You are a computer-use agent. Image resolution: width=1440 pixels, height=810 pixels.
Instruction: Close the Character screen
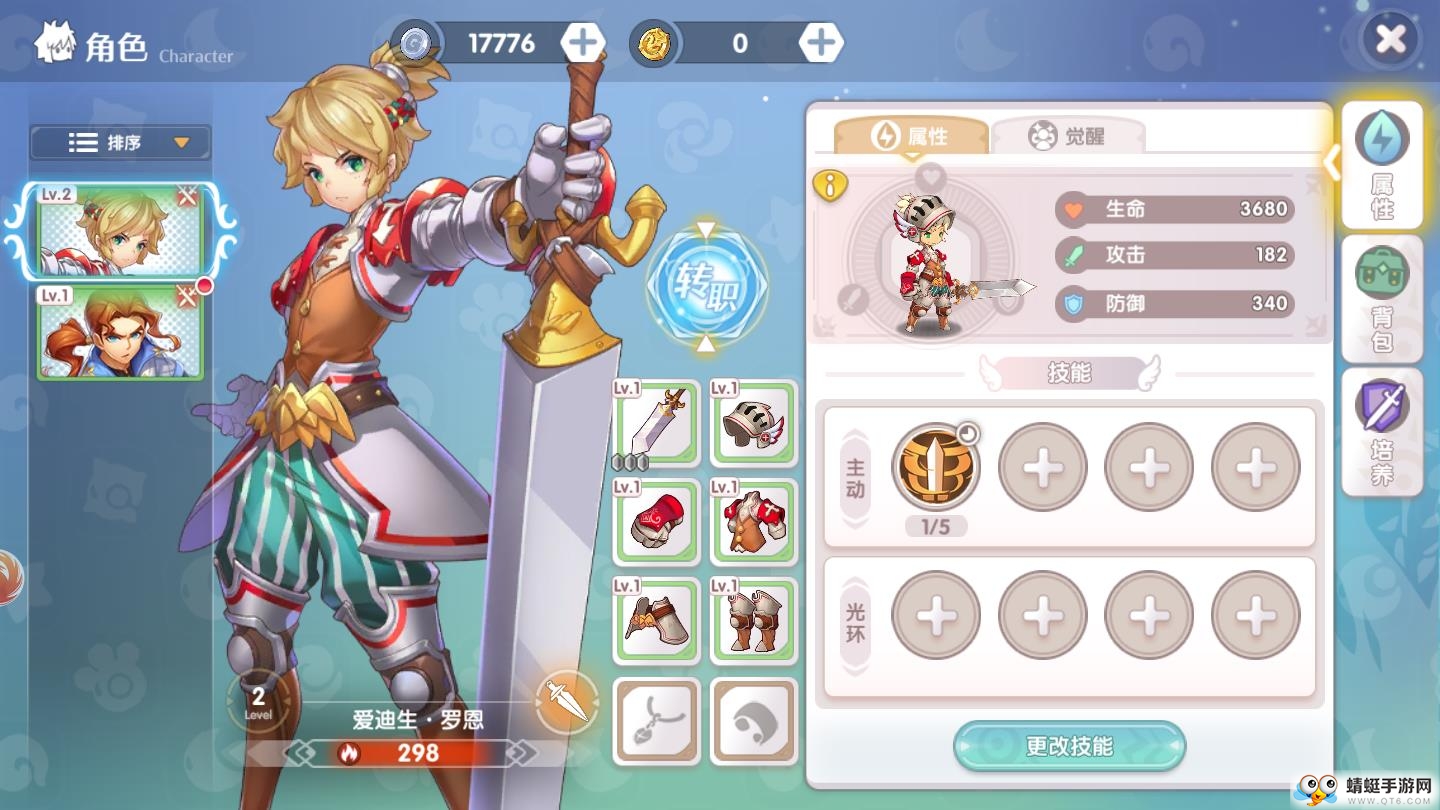pyautogui.click(x=1390, y=40)
